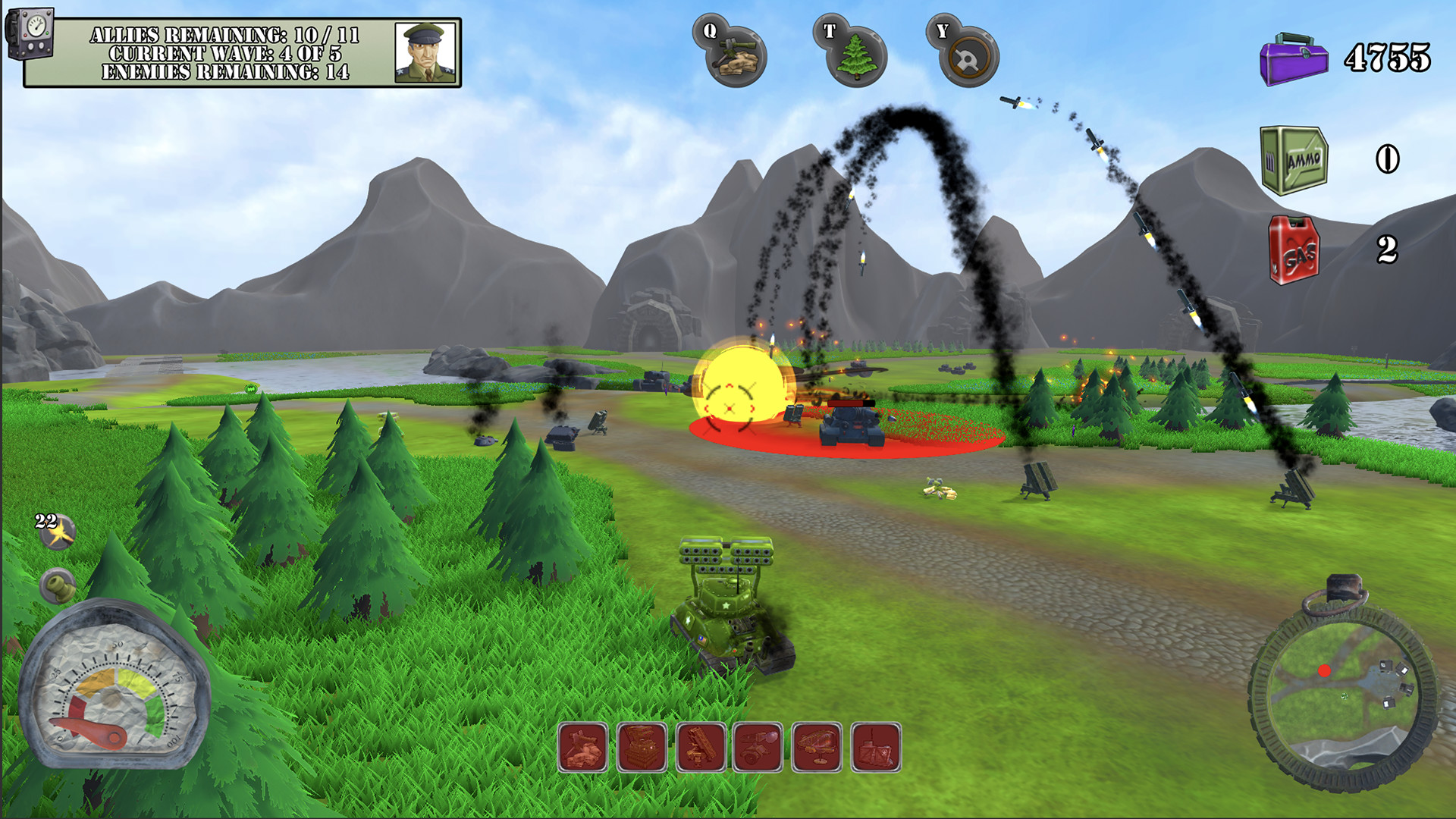
Task: Choose the radio crate build slot
Action: [x=876, y=748]
